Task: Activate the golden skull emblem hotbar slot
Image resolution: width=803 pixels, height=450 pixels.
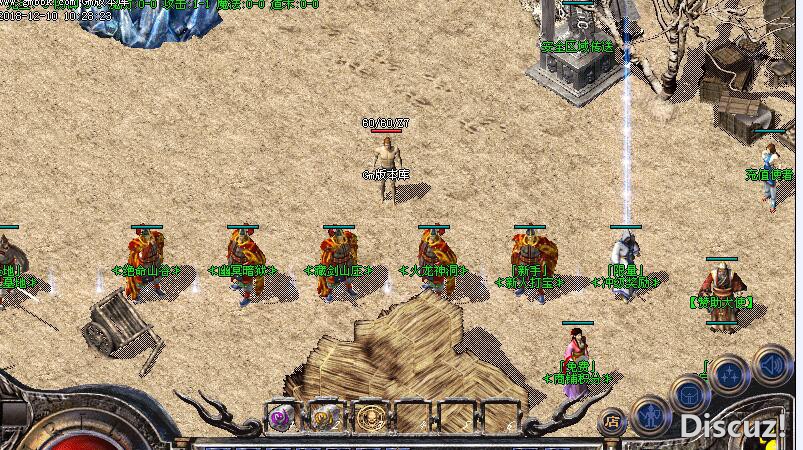Action: tap(369, 418)
